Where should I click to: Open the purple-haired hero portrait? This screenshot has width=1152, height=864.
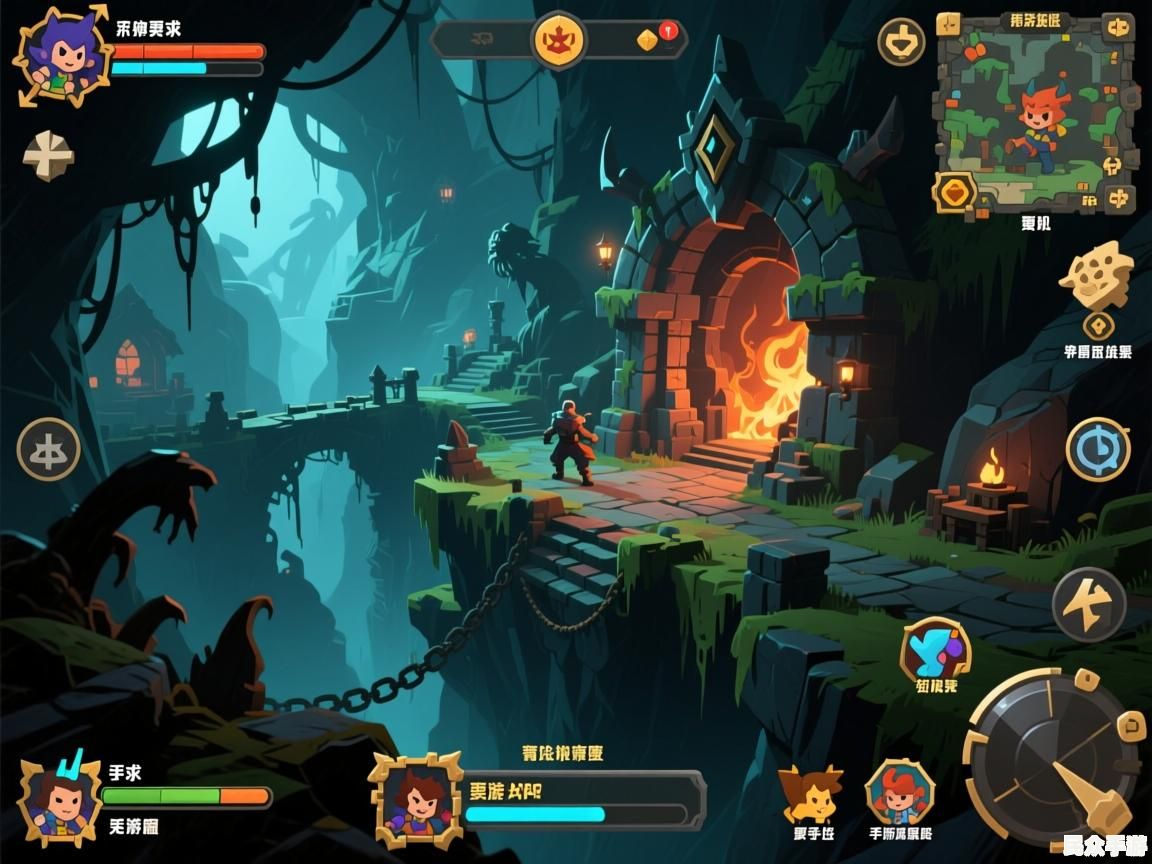pyautogui.click(x=60, y=56)
